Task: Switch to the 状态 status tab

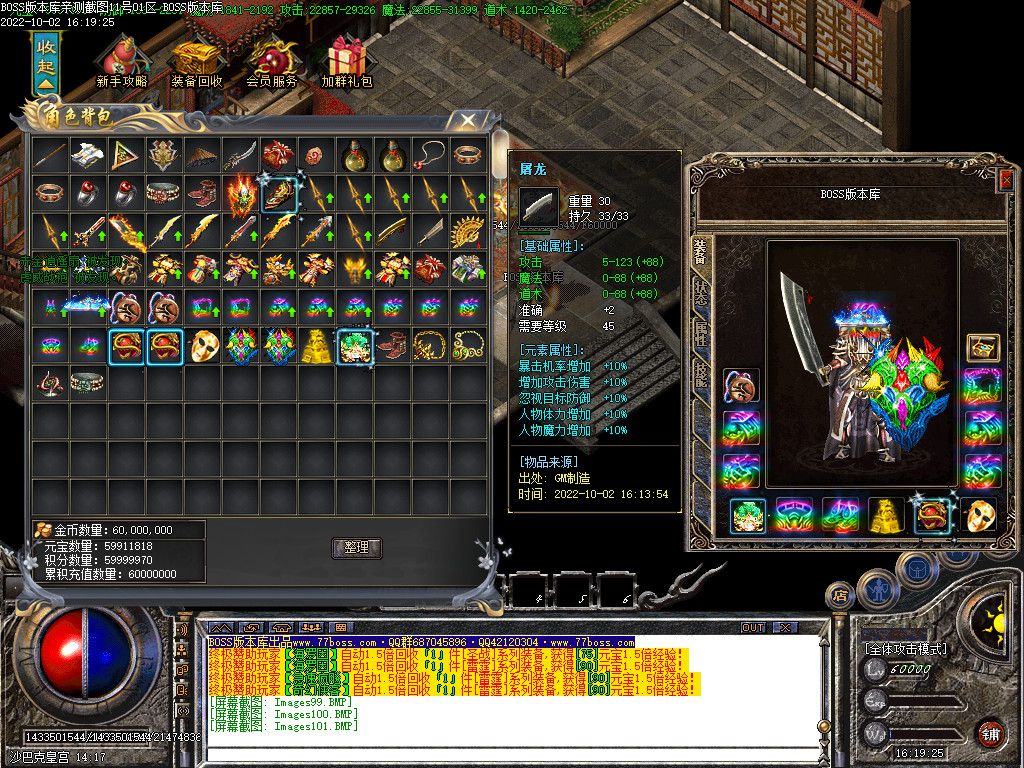Action: click(x=700, y=291)
